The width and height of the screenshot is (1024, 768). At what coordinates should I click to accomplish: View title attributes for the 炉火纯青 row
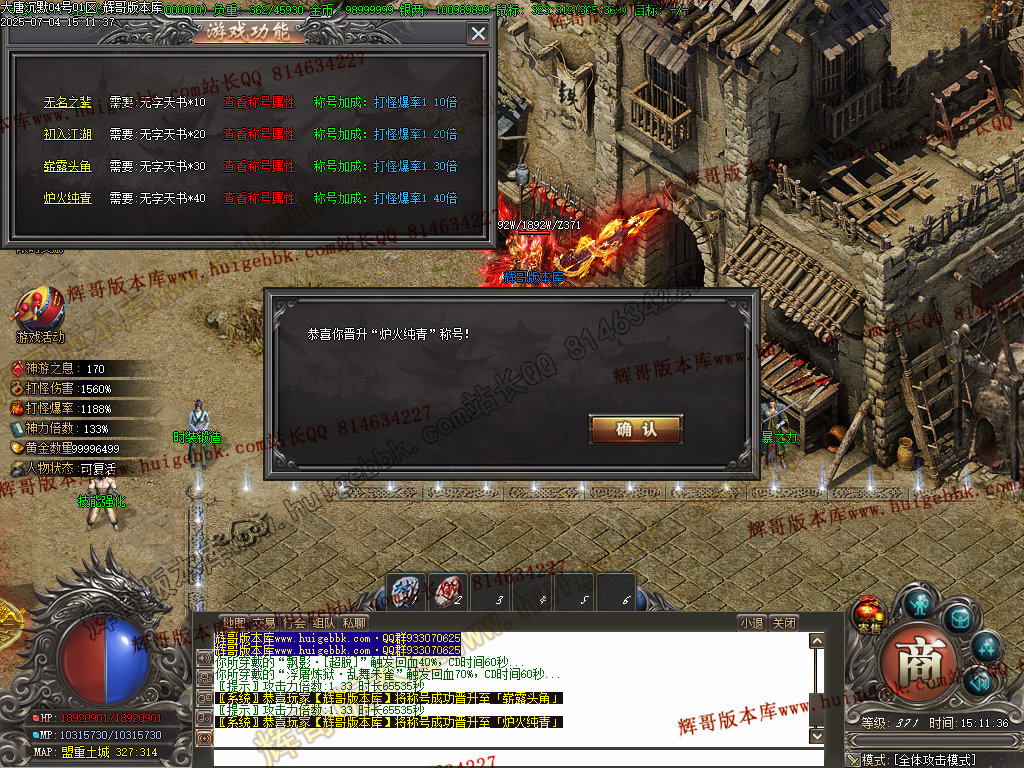pyautogui.click(x=258, y=198)
